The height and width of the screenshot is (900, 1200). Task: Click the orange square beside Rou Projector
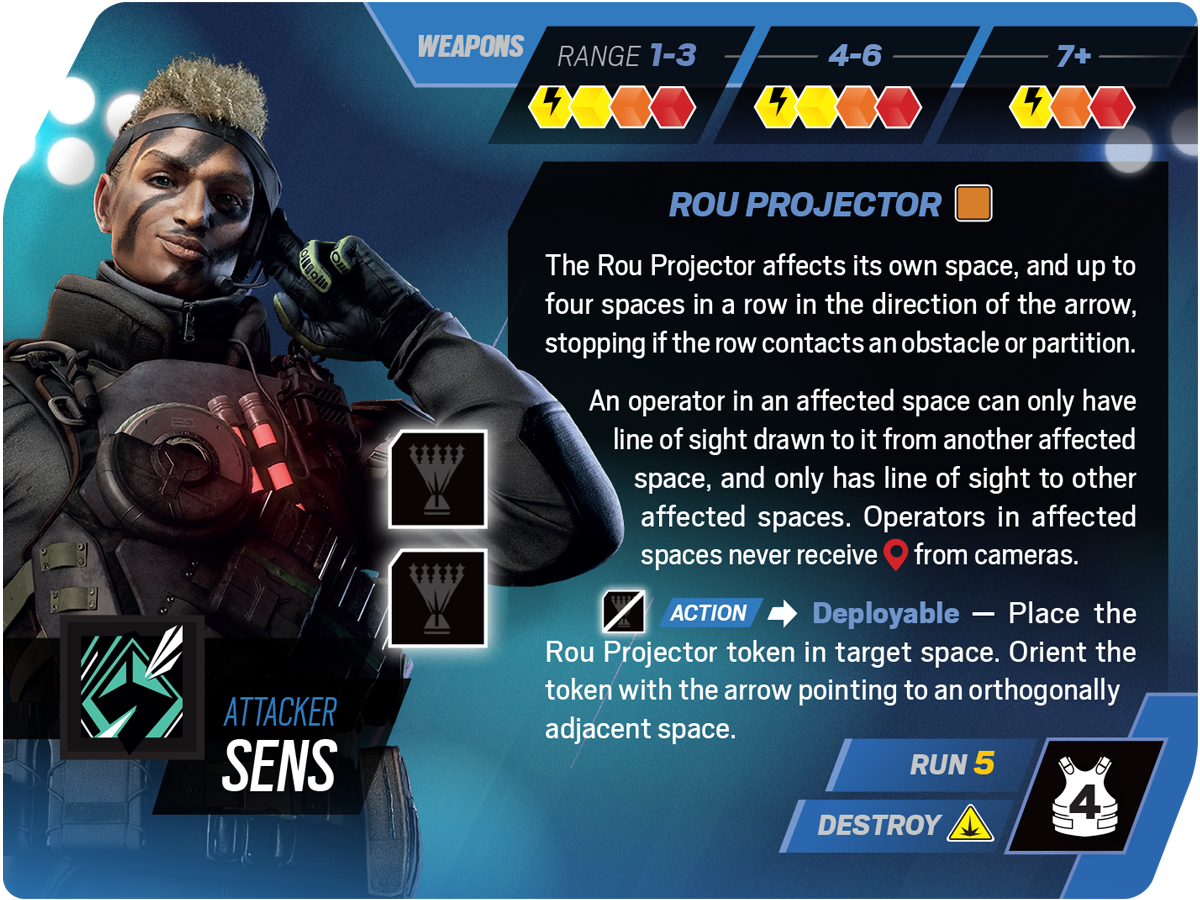pyautogui.click(x=973, y=204)
